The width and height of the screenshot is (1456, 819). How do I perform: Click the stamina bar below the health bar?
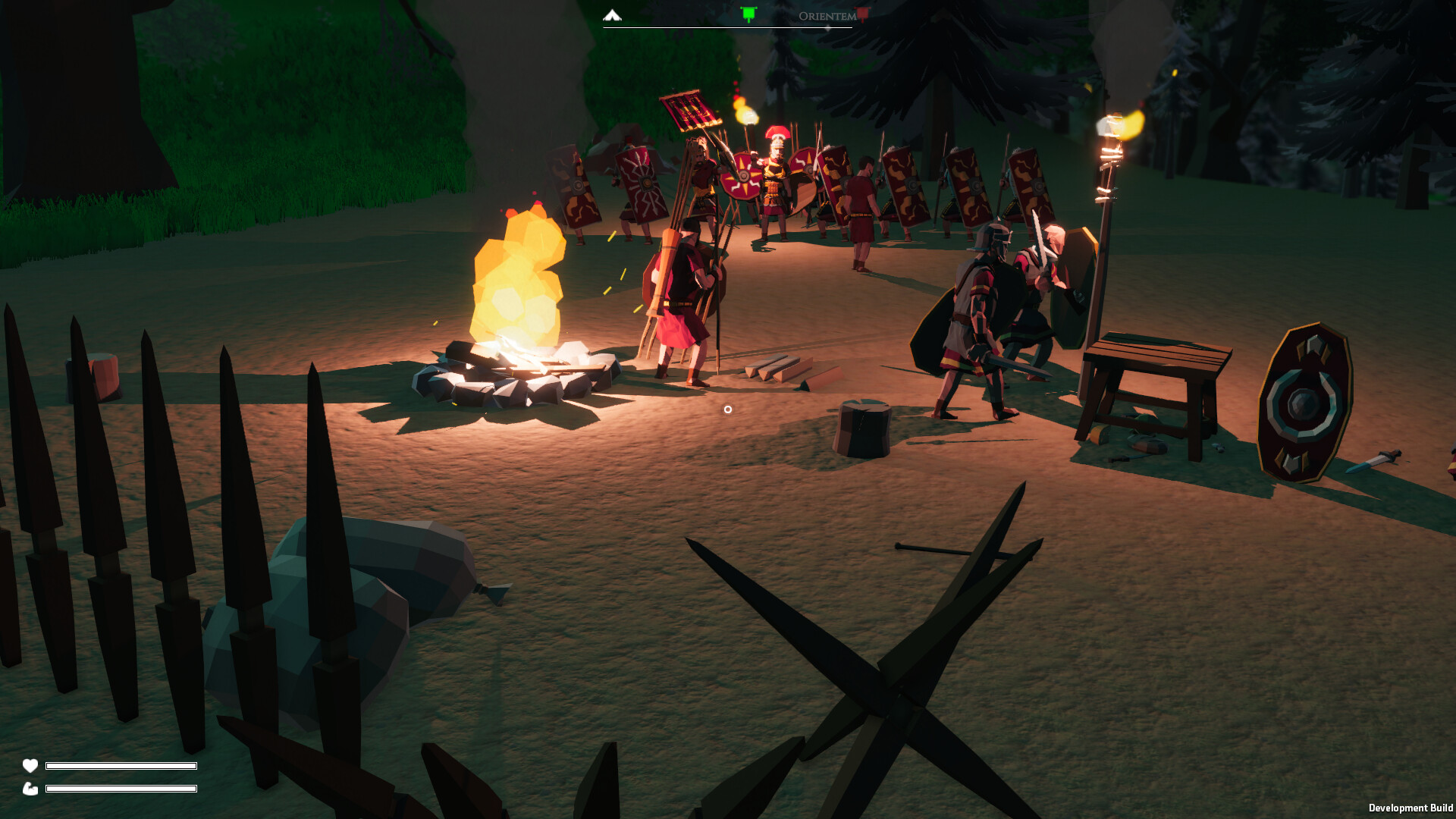(120, 789)
